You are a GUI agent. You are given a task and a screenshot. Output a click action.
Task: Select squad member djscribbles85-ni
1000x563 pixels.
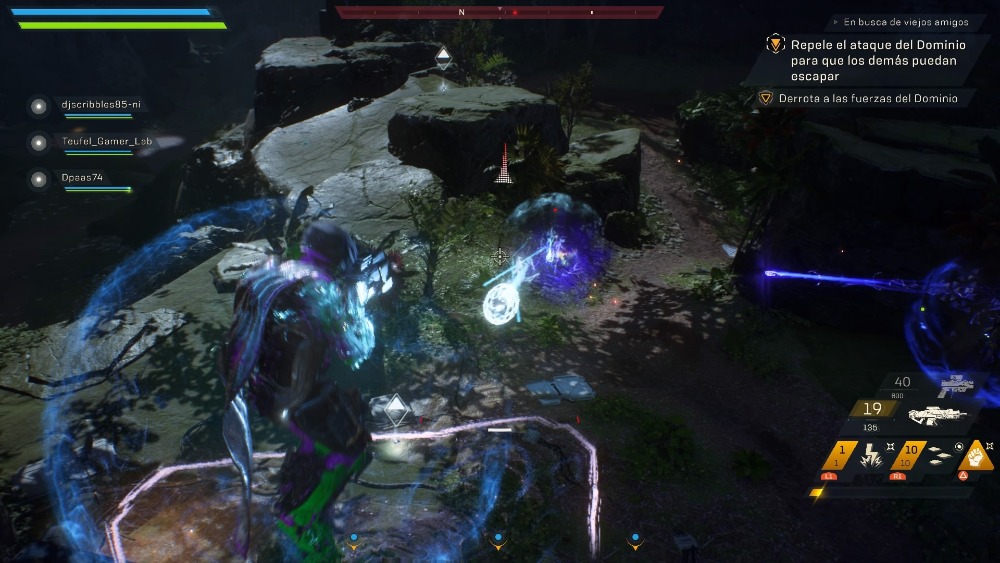coord(96,105)
